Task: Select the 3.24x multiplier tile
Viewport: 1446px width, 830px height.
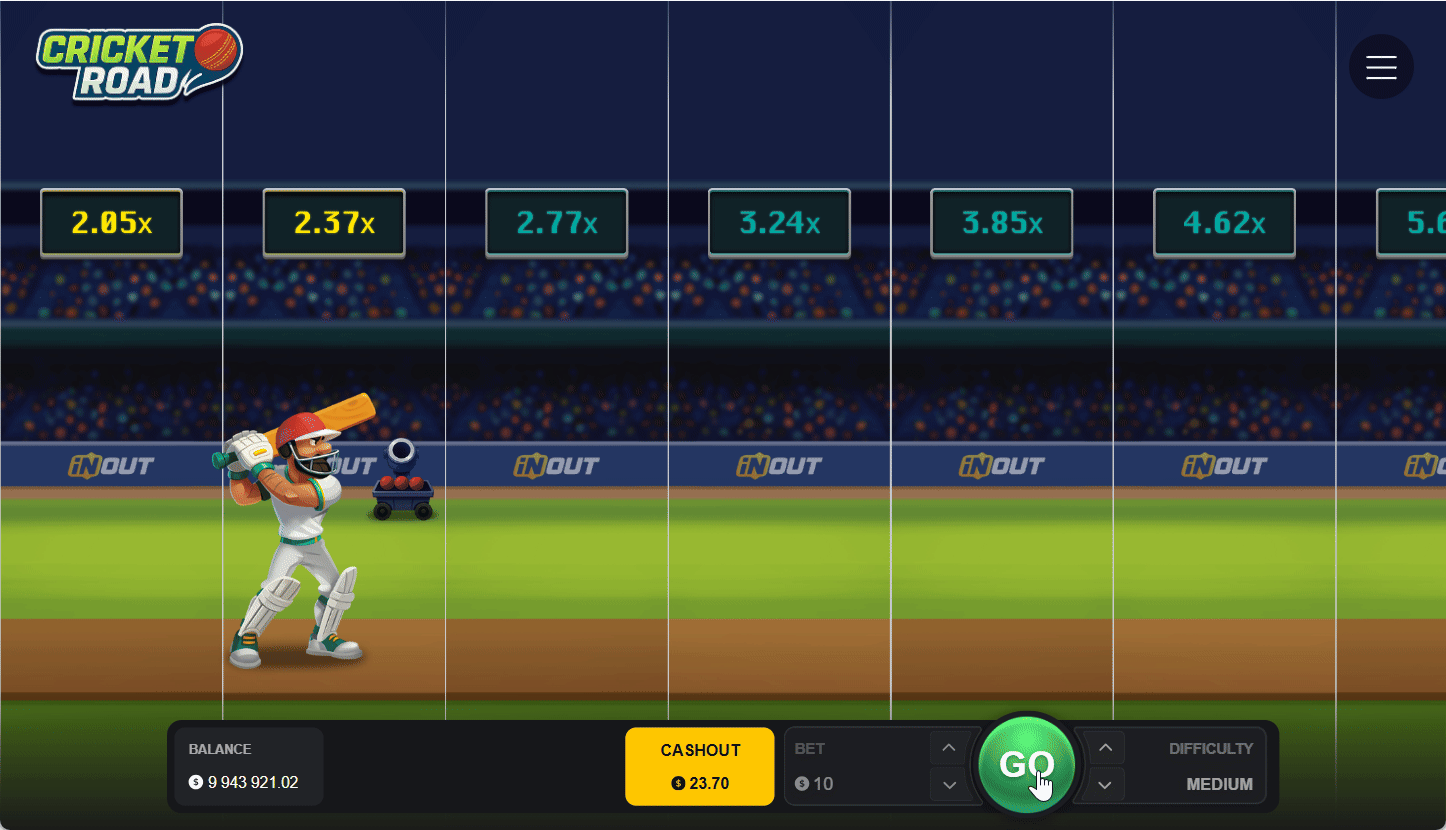Action: coord(779,222)
